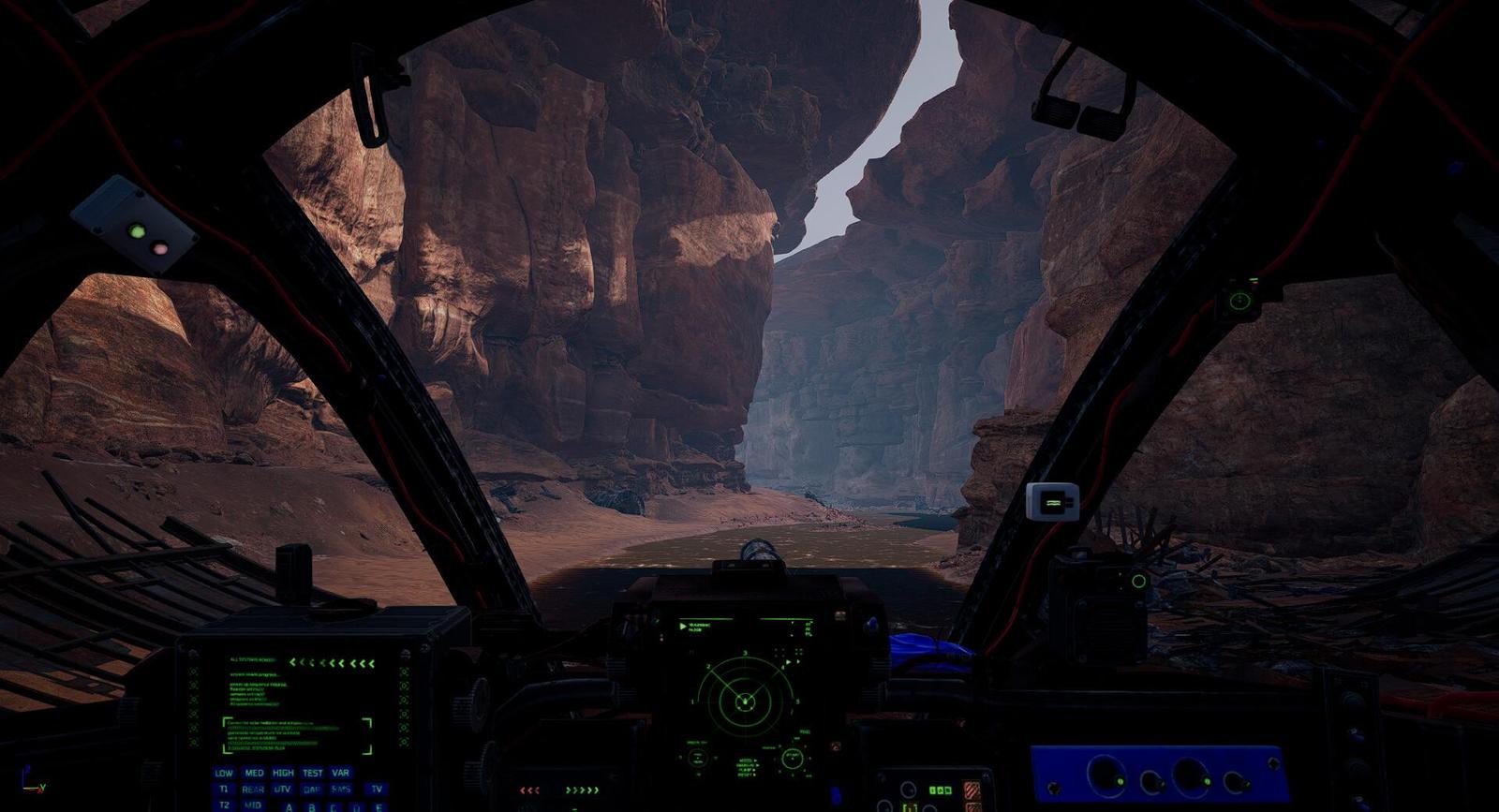Switch to the T1 channel on the keypad
The height and width of the screenshot is (812, 1499).
(224, 790)
